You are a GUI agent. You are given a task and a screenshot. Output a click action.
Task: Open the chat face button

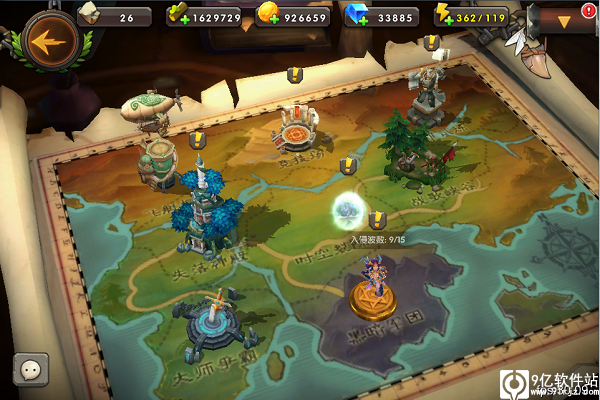pos(29,368)
